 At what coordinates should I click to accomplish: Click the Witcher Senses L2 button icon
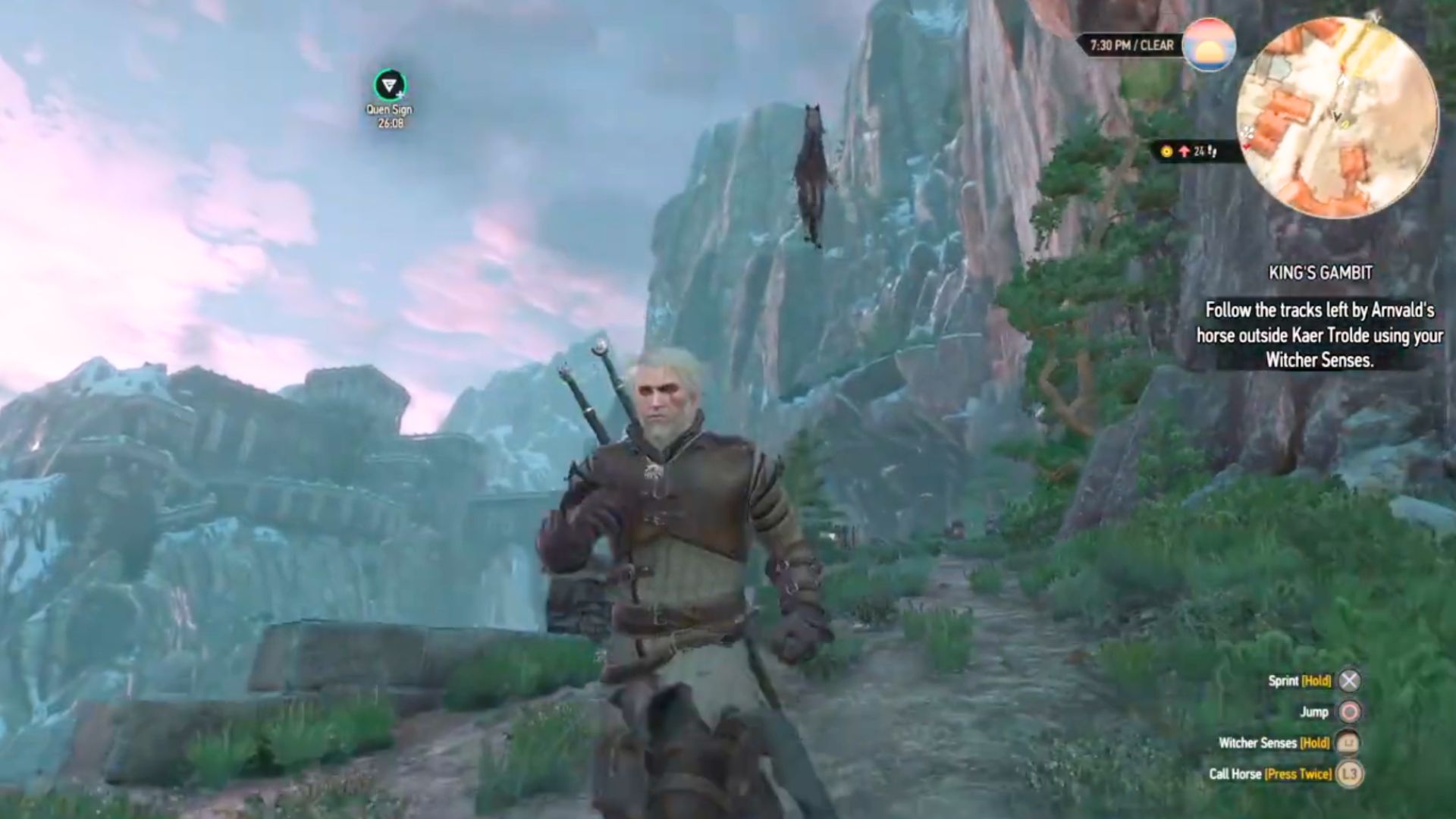tap(1349, 743)
